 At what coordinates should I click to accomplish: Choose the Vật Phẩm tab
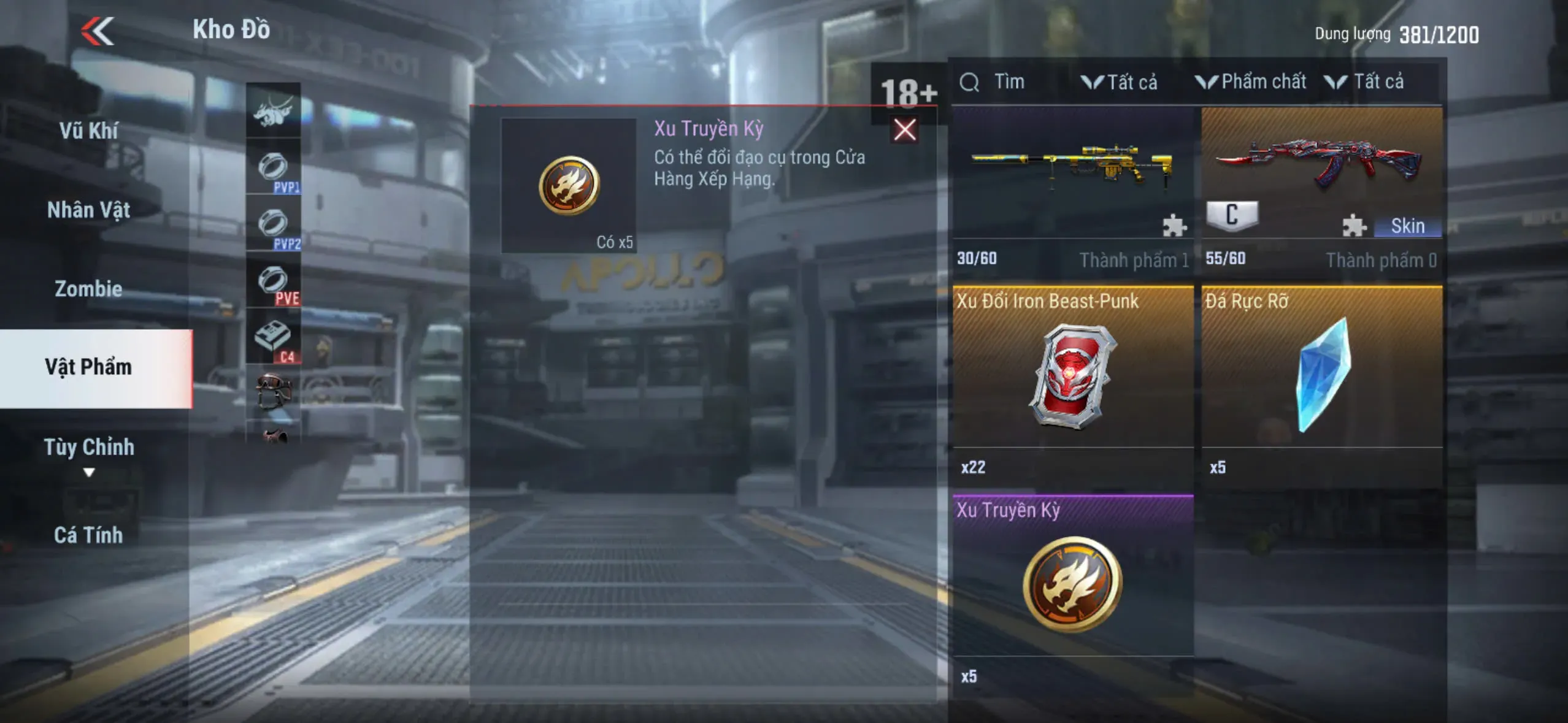click(x=89, y=367)
